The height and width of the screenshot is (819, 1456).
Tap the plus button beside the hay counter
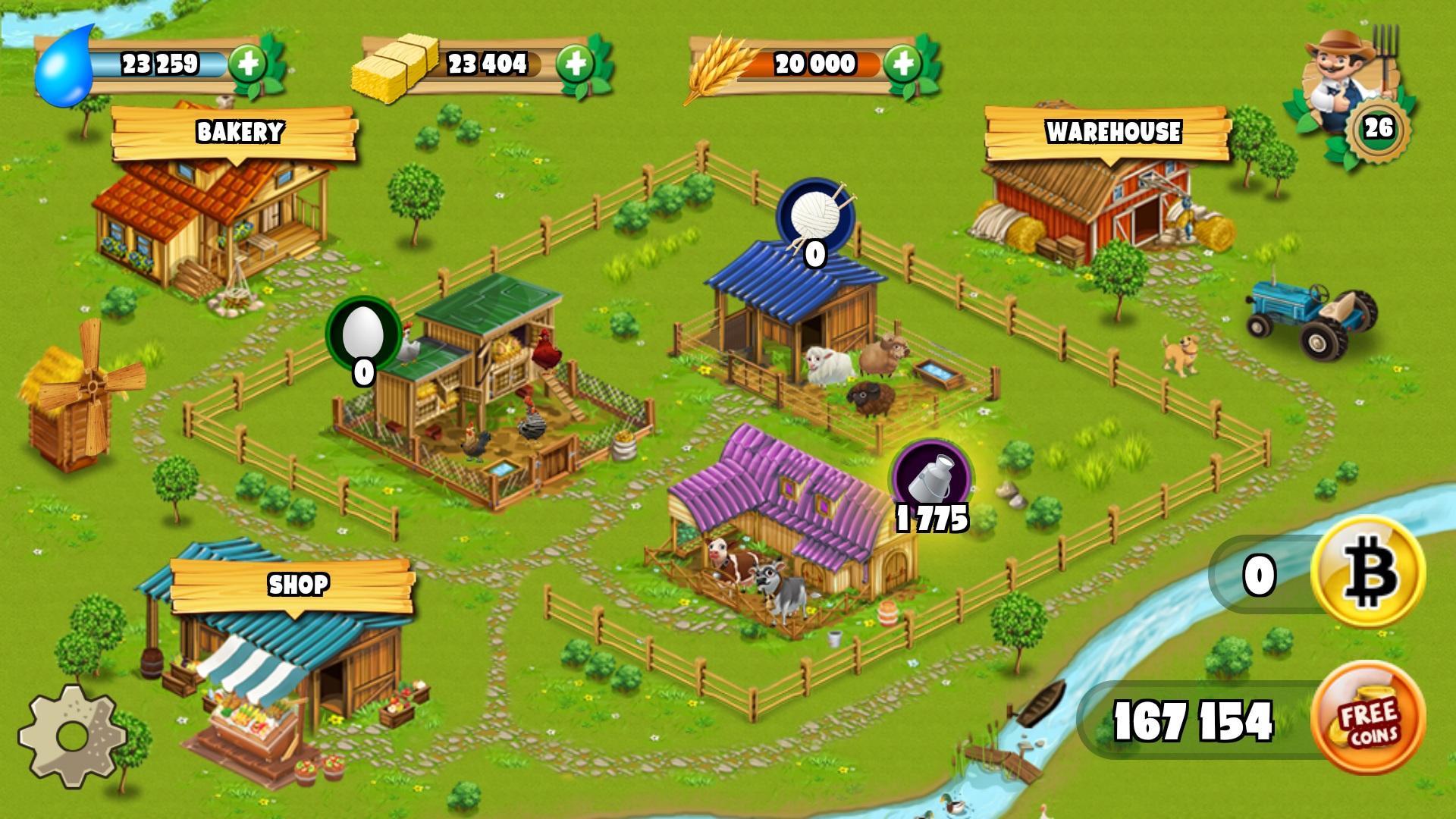point(575,64)
